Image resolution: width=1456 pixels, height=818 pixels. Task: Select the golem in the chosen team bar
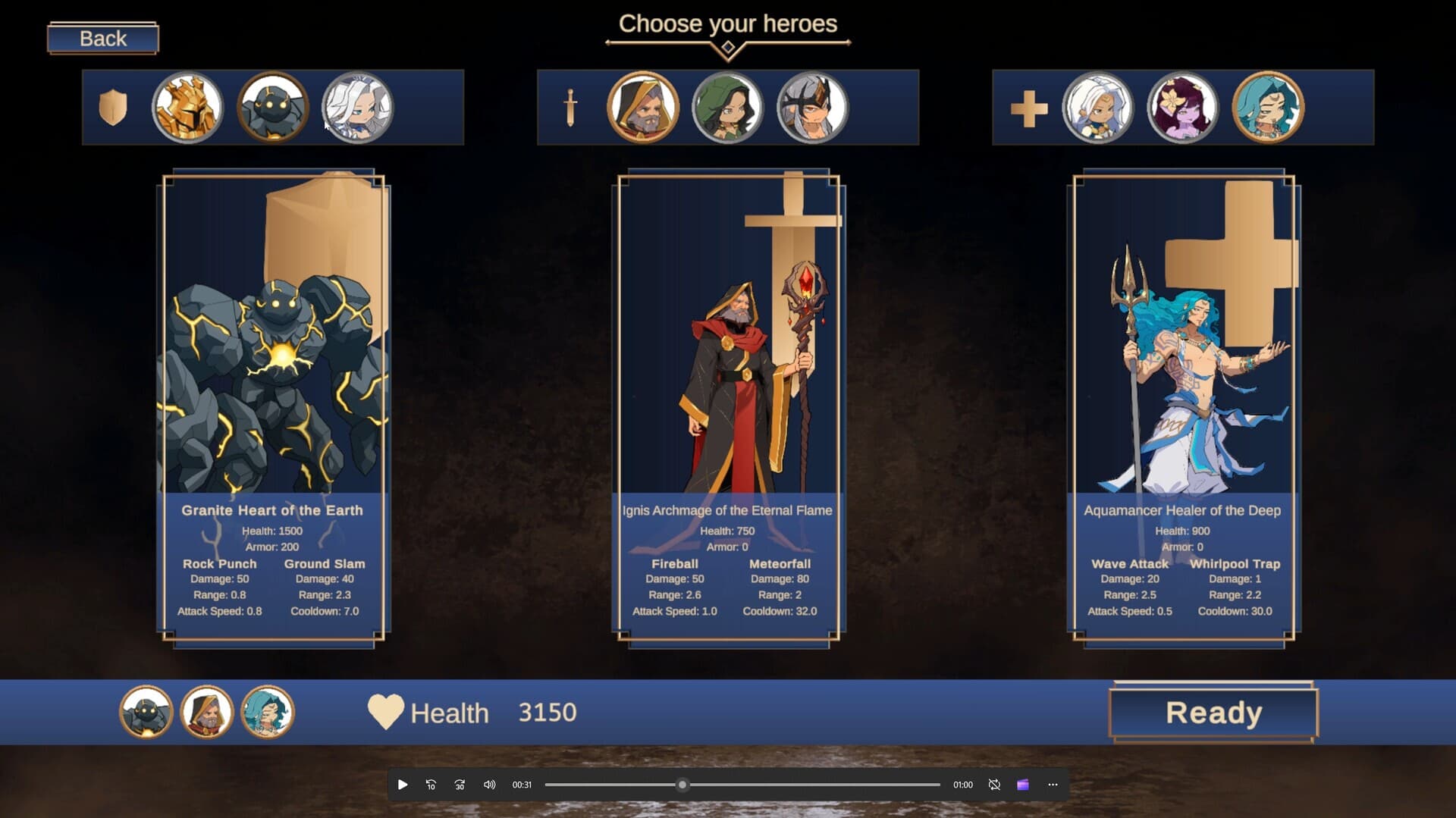pos(146,713)
